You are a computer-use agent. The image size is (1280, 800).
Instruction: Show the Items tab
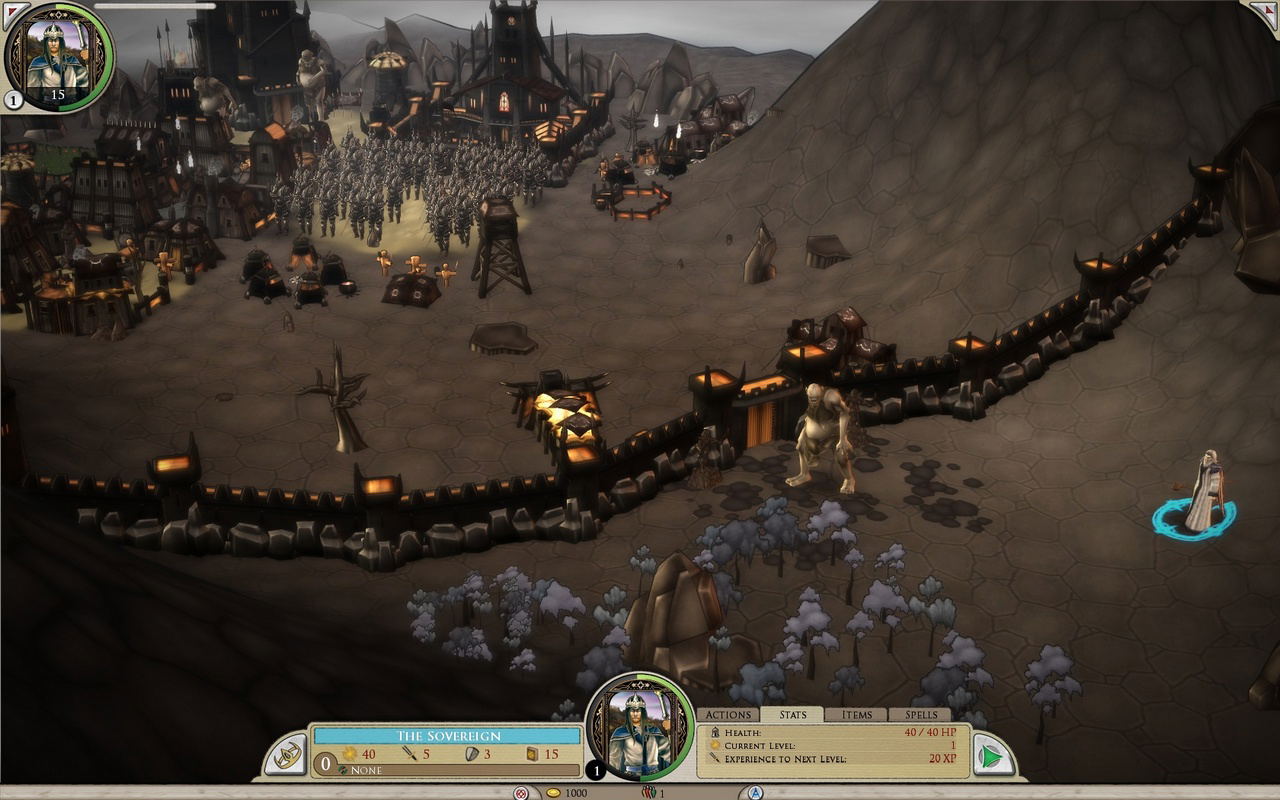coord(857,715)
